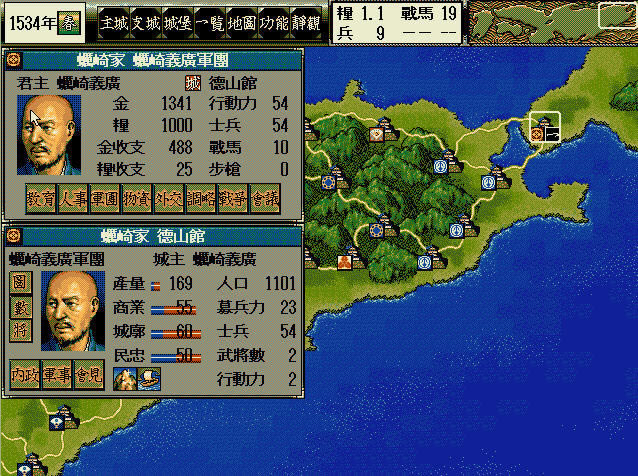Select the 軍團 army corps command
This screenshot has width=638, height=476.
point(105,200)
